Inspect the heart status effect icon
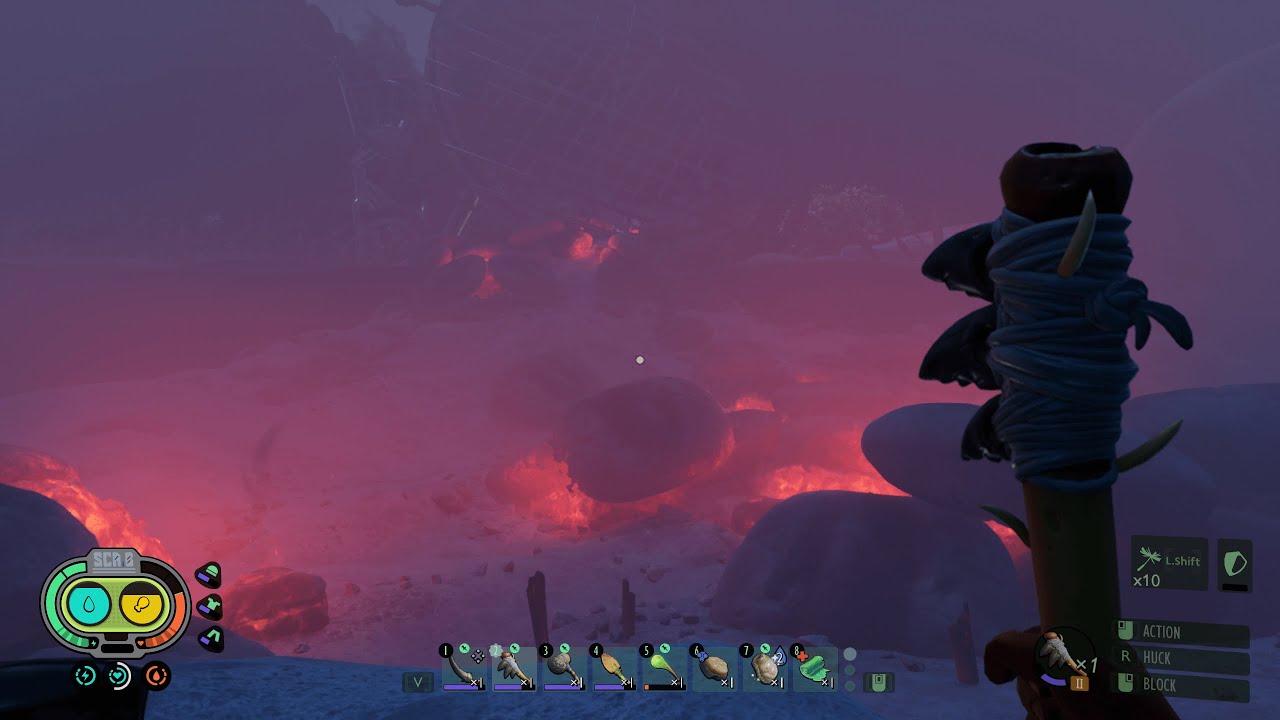This screenshot has height=720, width=1280. click(120, 676)
